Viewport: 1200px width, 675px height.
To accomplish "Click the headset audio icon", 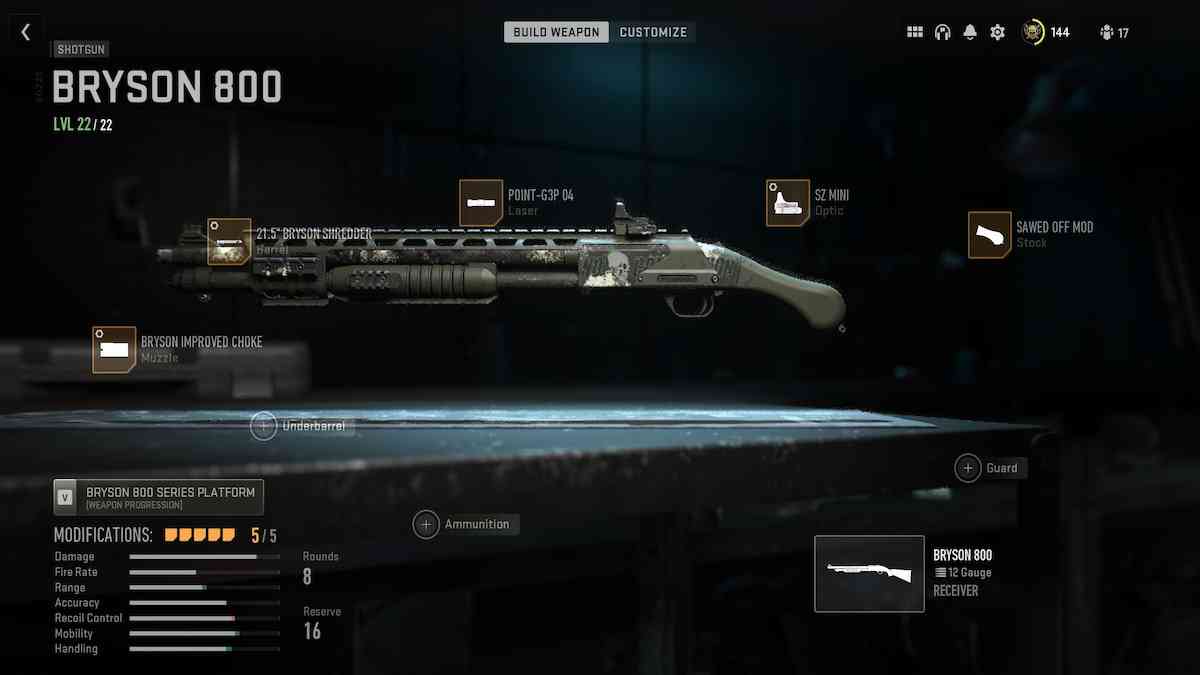I will click(x=942, y=32).
